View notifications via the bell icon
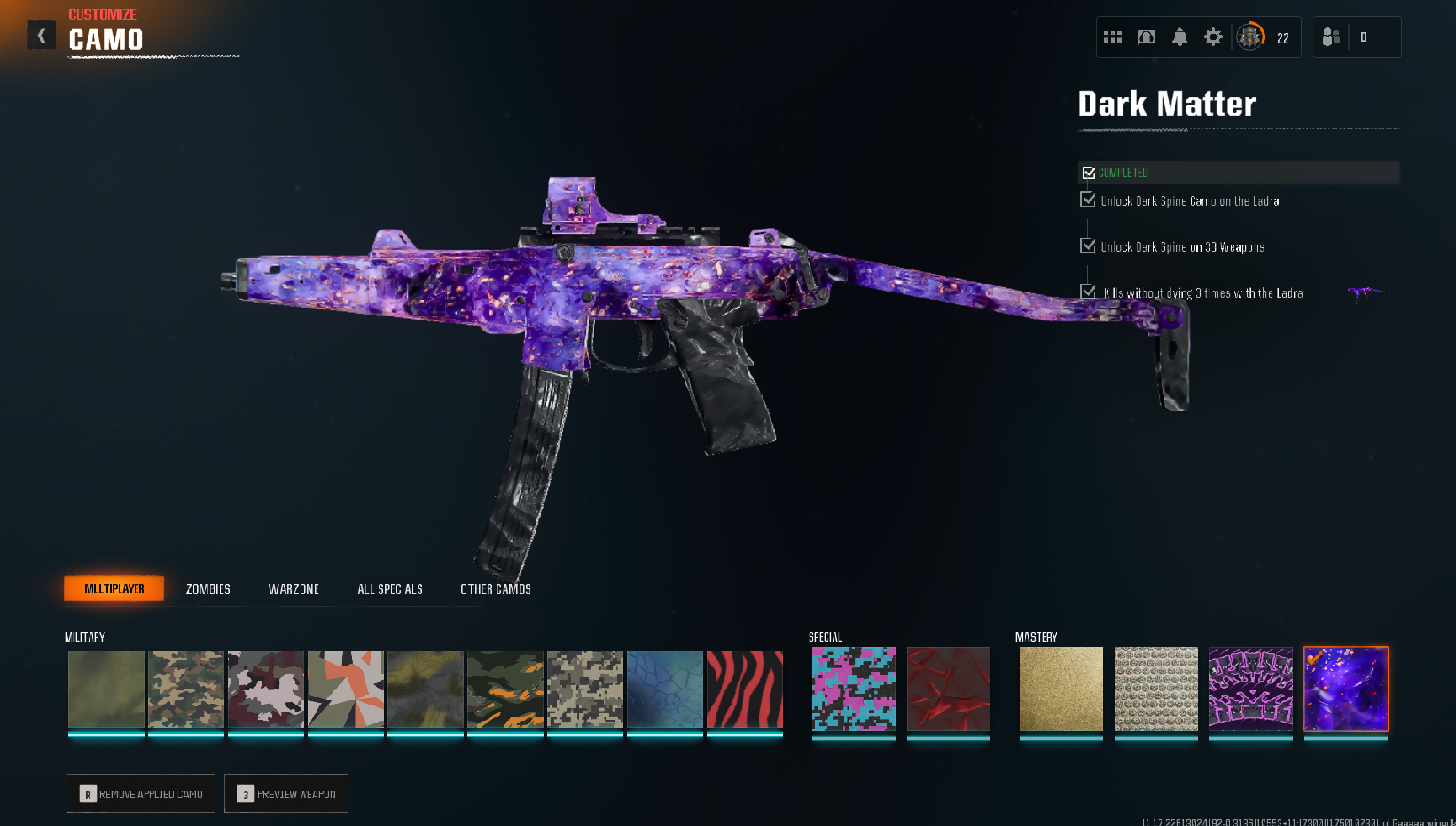Image resolution: width=1456 pixels, height=826 pixels. click(x=1179, y=37)
